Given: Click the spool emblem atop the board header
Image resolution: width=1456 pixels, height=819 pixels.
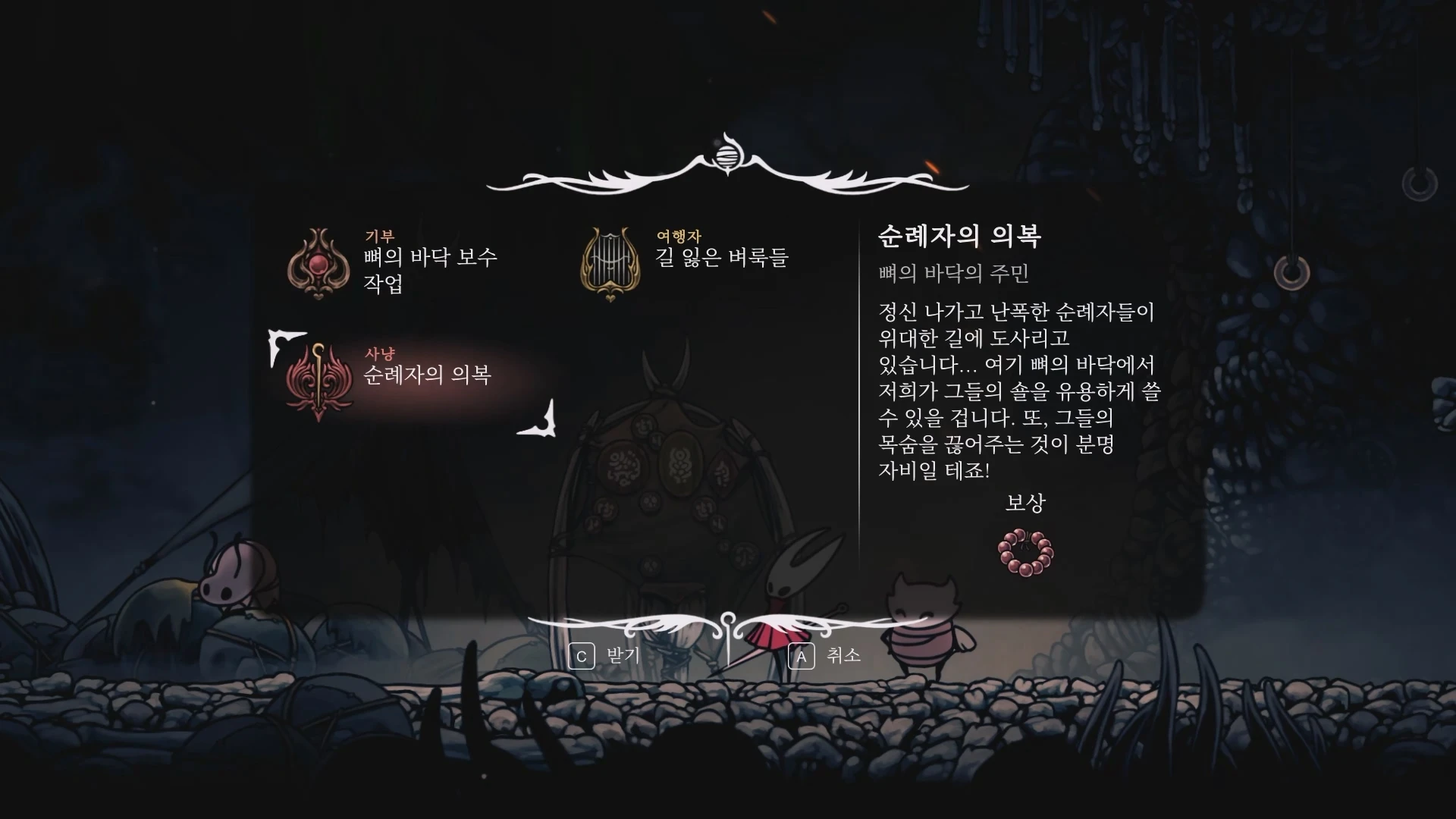Looking at the screenshot, I should (727, 155).
